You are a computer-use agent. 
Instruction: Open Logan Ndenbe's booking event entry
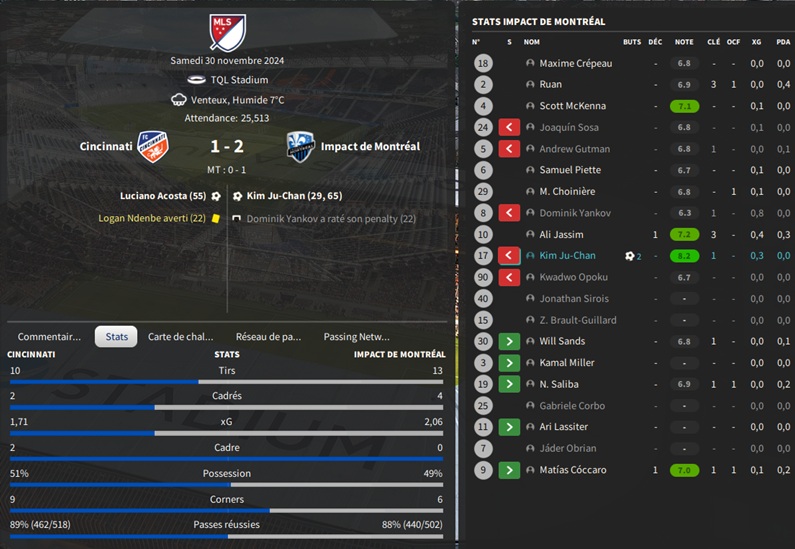coord(152,218)
